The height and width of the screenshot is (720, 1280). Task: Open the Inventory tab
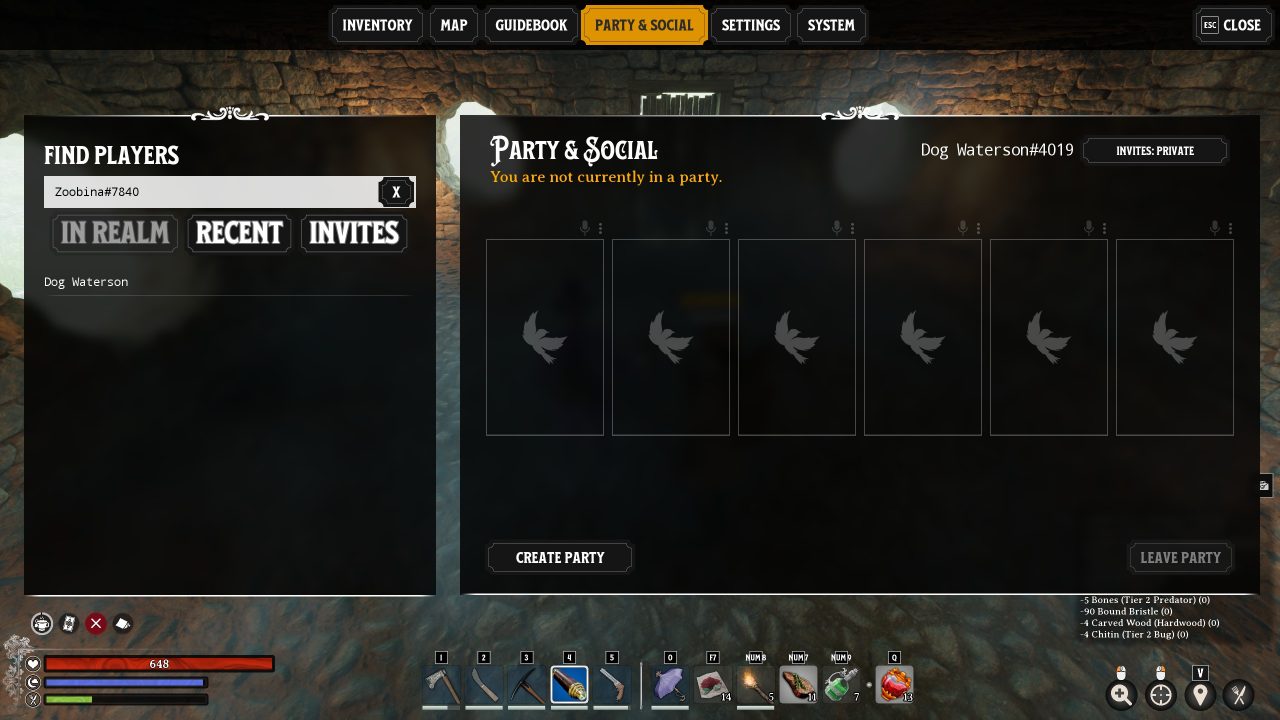click(377, 25)
